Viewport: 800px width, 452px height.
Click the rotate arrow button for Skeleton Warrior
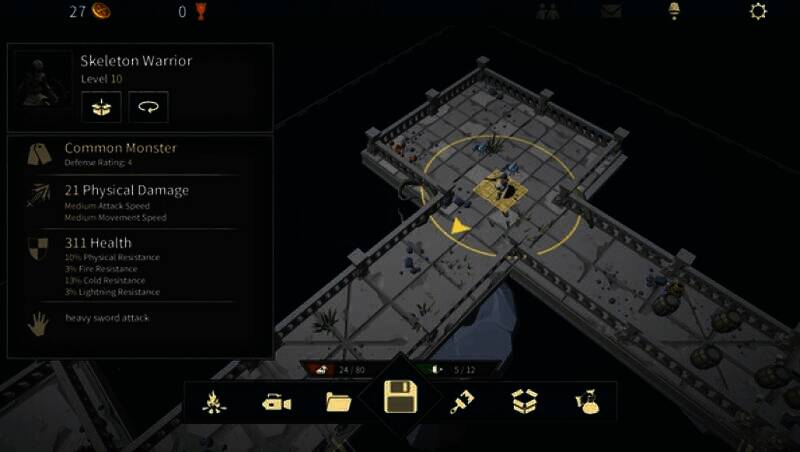click(x=148, y=106)
